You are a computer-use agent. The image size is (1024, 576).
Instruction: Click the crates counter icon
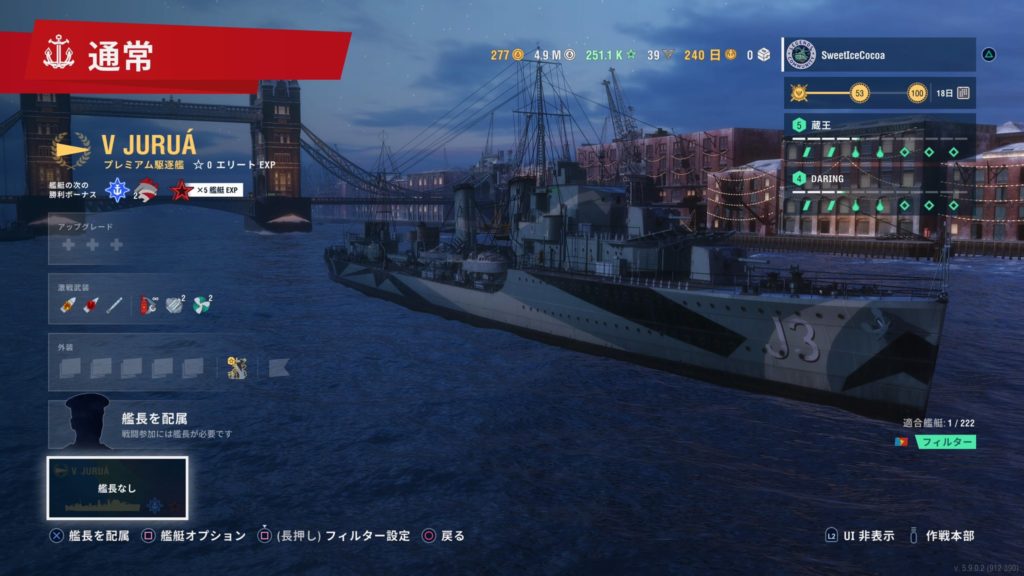[763, 55]
